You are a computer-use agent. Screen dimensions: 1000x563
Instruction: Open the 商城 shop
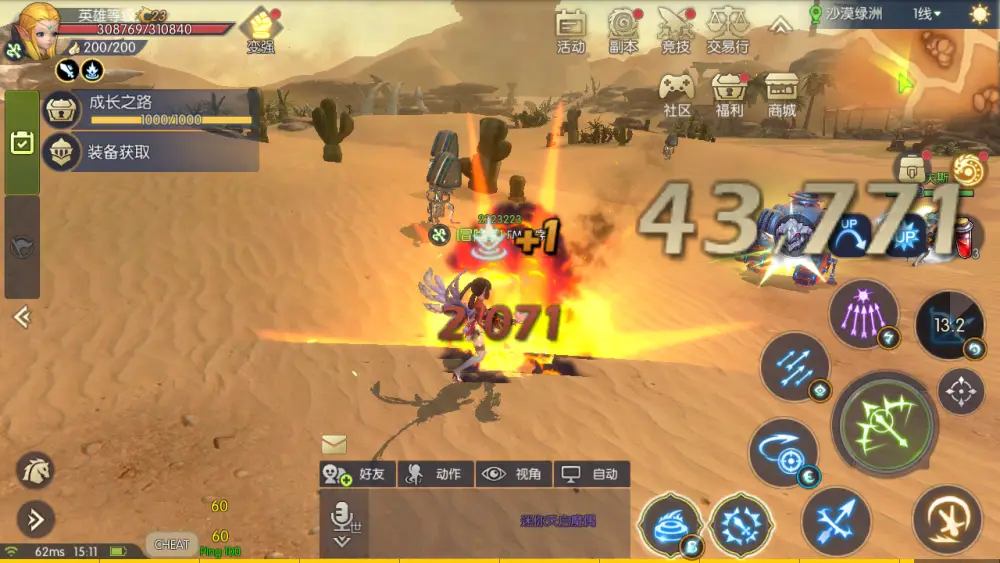(782, 95)
